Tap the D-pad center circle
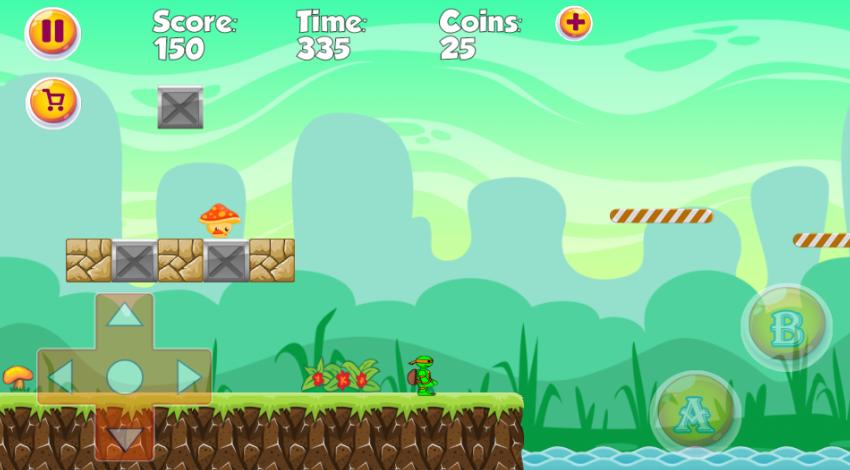Screen dimensions: 850x470 124,377
